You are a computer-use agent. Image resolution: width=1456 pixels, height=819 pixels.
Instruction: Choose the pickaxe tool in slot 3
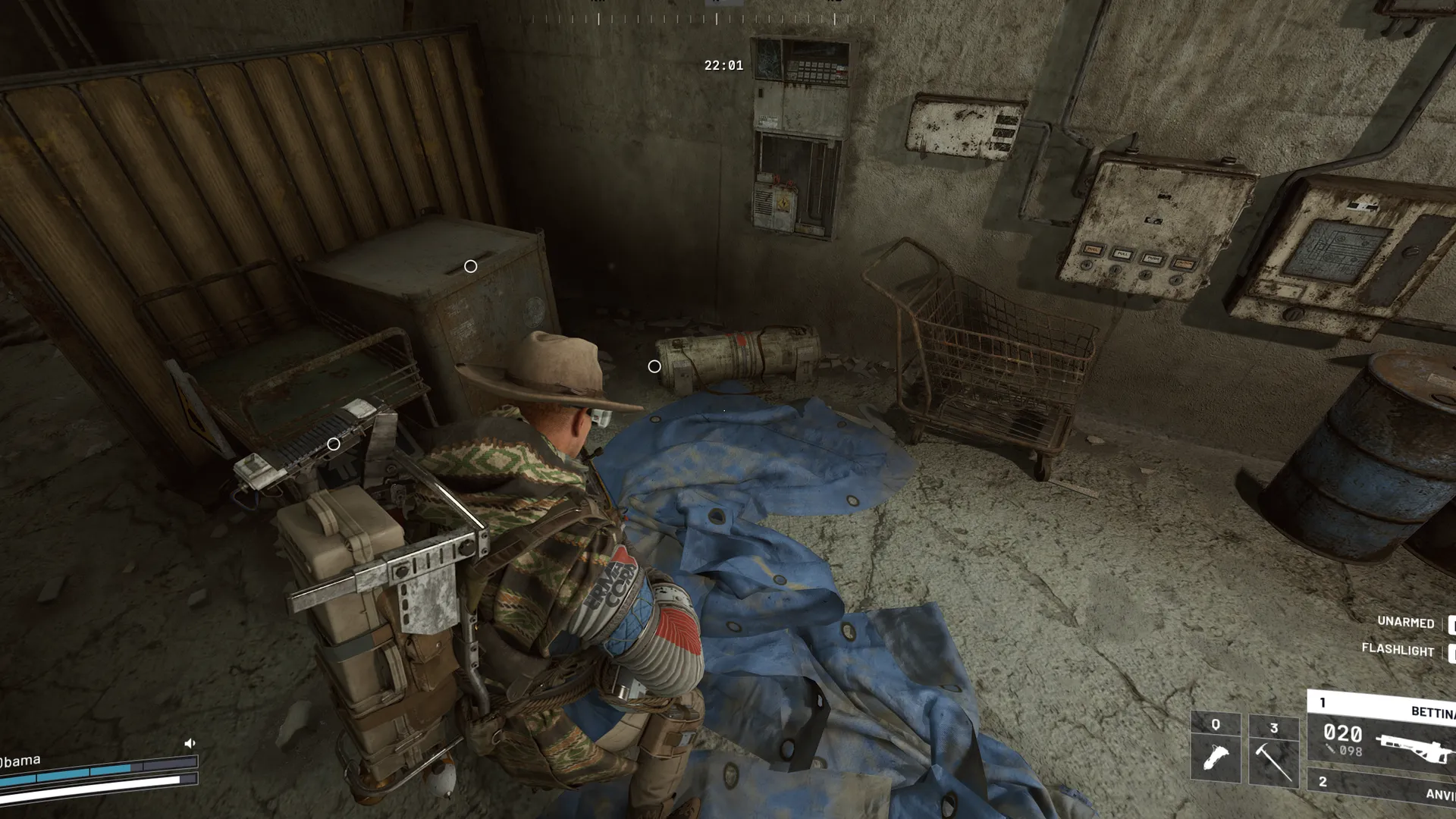pyautogui.click(x=1273, y=750)
